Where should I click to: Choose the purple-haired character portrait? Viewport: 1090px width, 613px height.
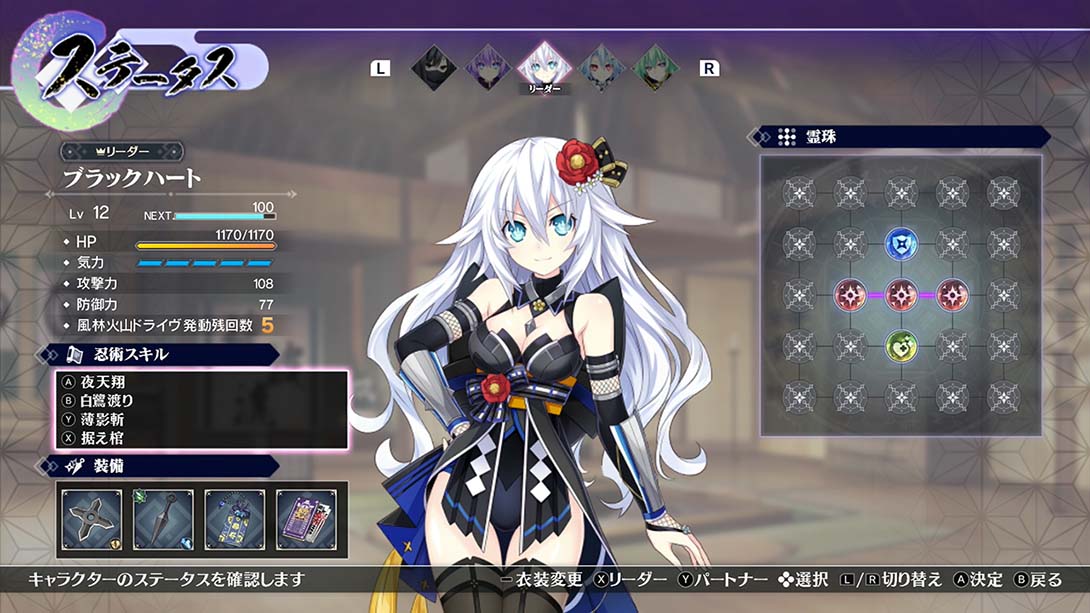(488, 68)
